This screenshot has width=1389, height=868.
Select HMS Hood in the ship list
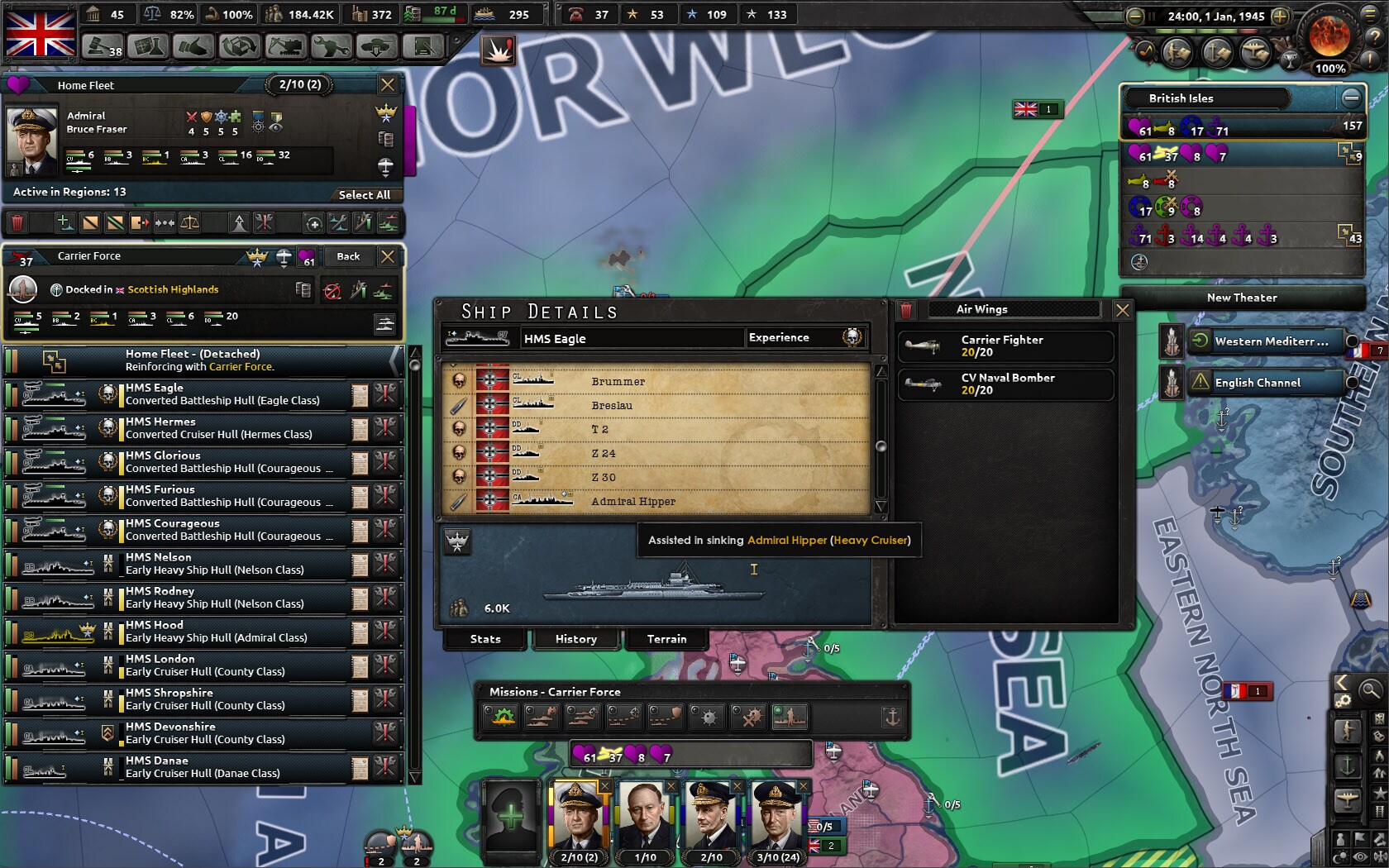(215, 632)
